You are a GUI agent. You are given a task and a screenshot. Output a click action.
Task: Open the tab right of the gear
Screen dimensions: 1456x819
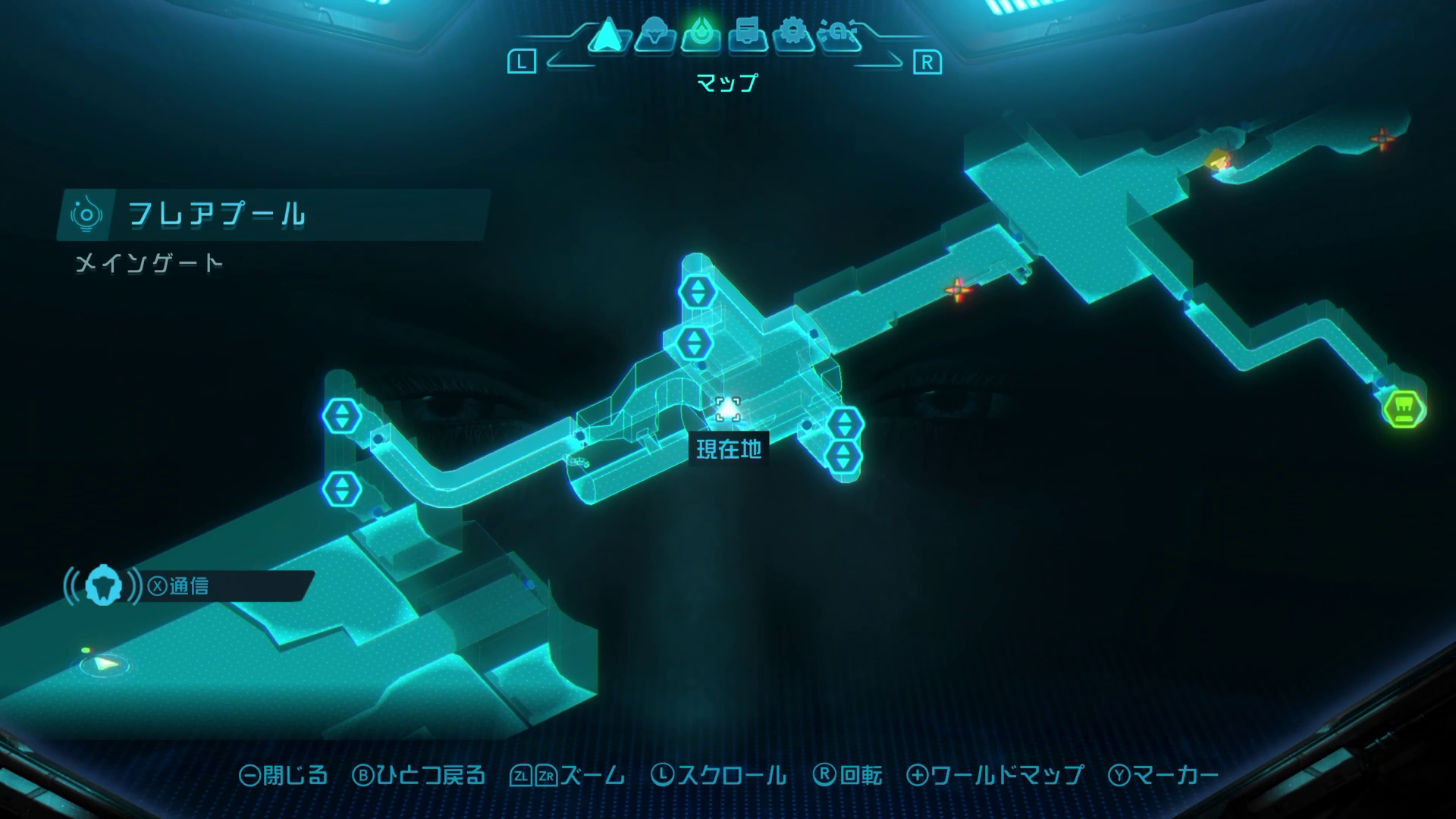pyautogui.click(x=839, y=36)
